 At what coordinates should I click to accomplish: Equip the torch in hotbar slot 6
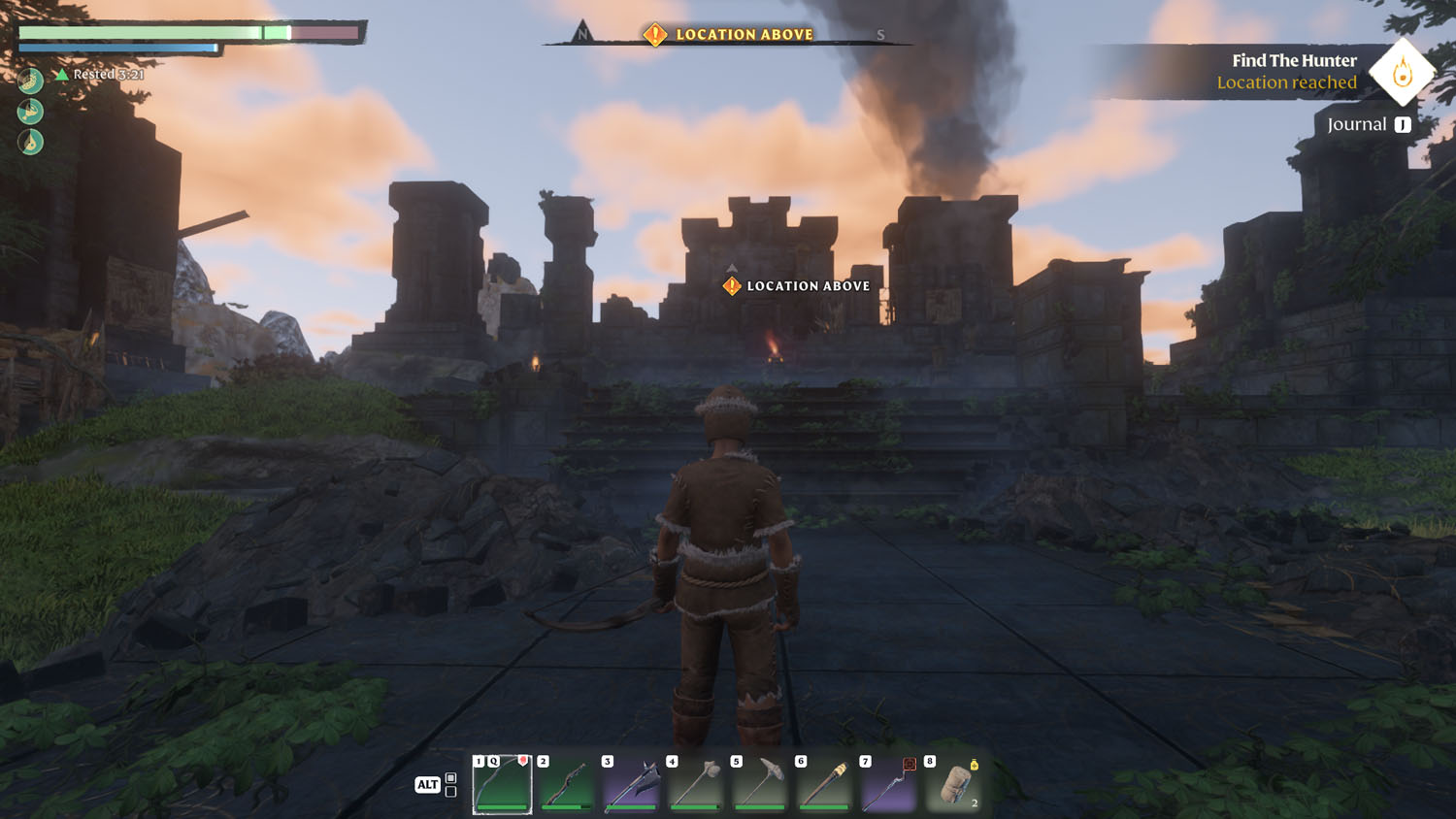coord(824,784)
